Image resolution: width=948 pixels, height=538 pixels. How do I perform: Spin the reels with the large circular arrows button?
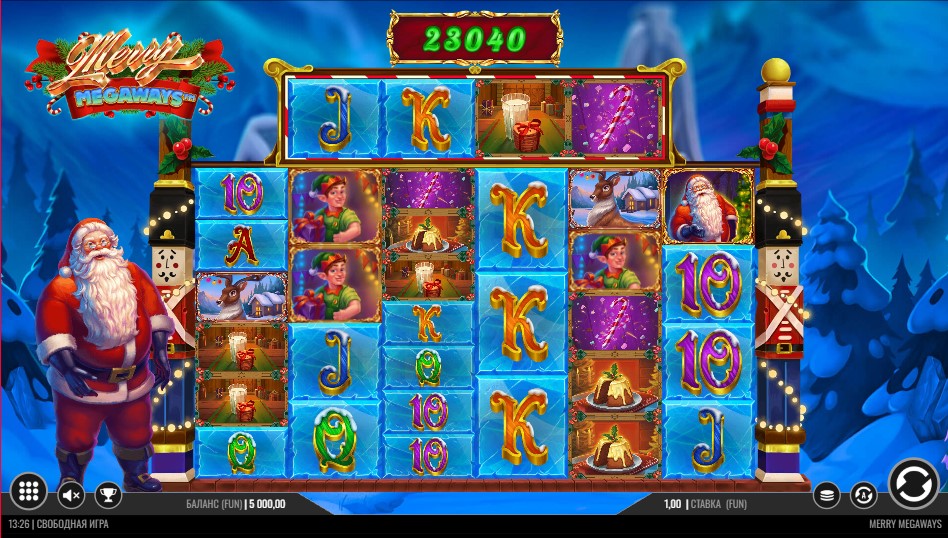coord(912,484)
